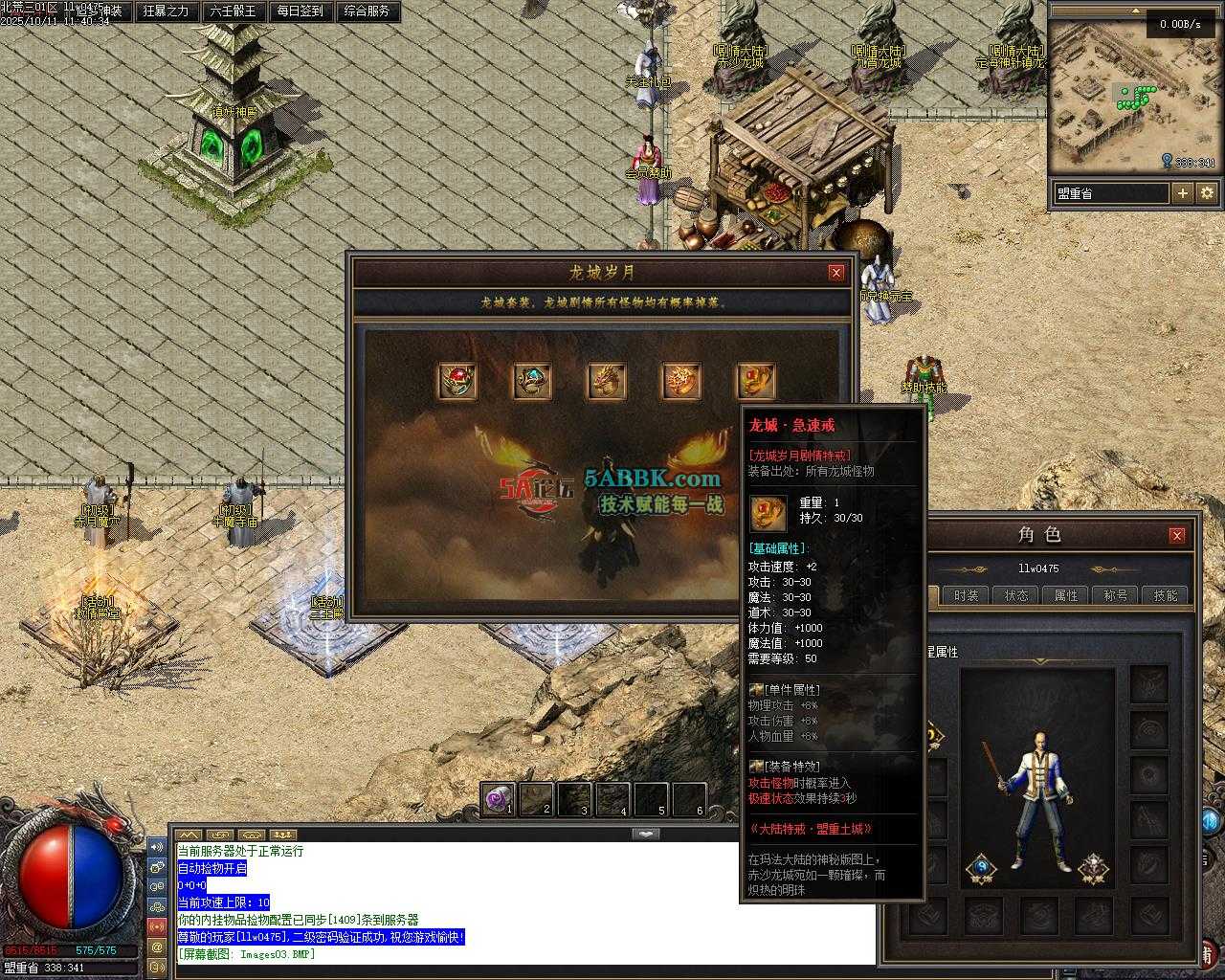Viewport: 1225px width, 980px height.
Task: Select the teal gem ring set item
Action: pyautogui.click(x=532, y=381)
